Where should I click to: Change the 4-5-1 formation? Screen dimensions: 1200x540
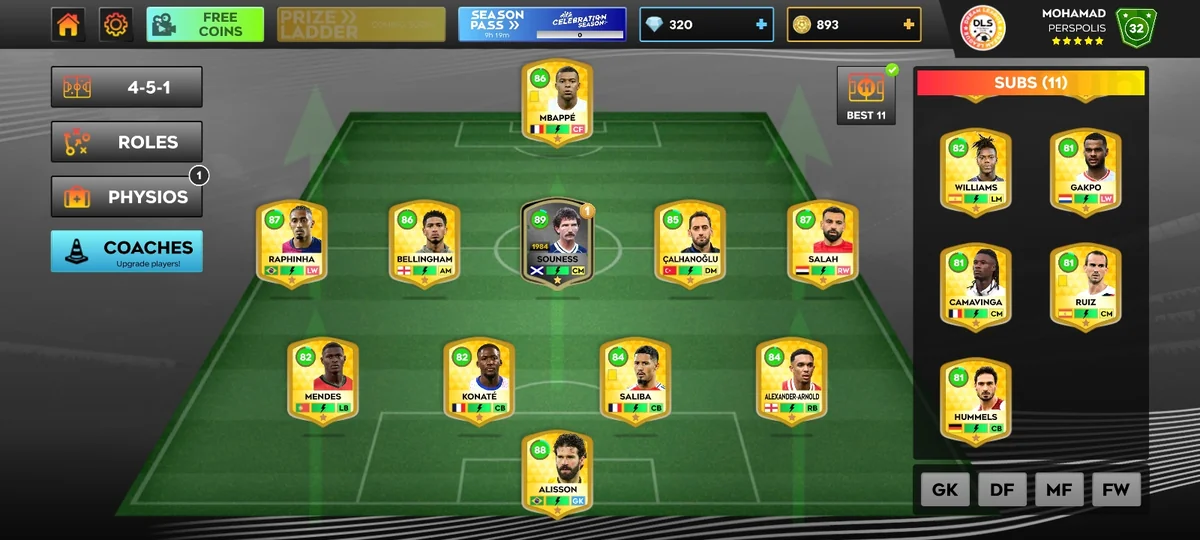point(127,88)
